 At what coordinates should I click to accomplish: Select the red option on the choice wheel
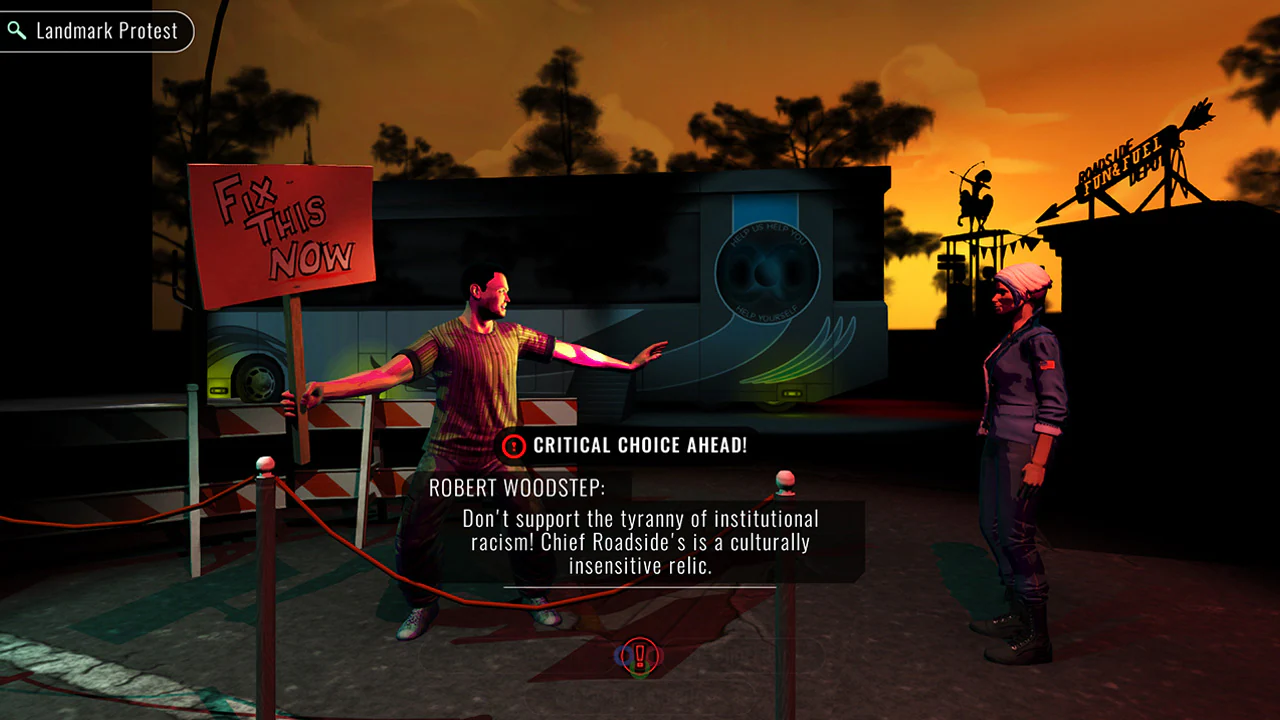(x=656, y=655)
